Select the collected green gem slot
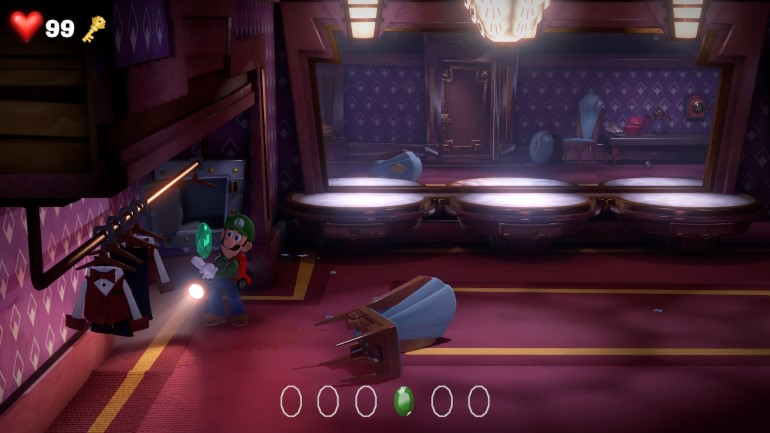The height and width of the screenshot is (433, 770). (x=403, y=401)
